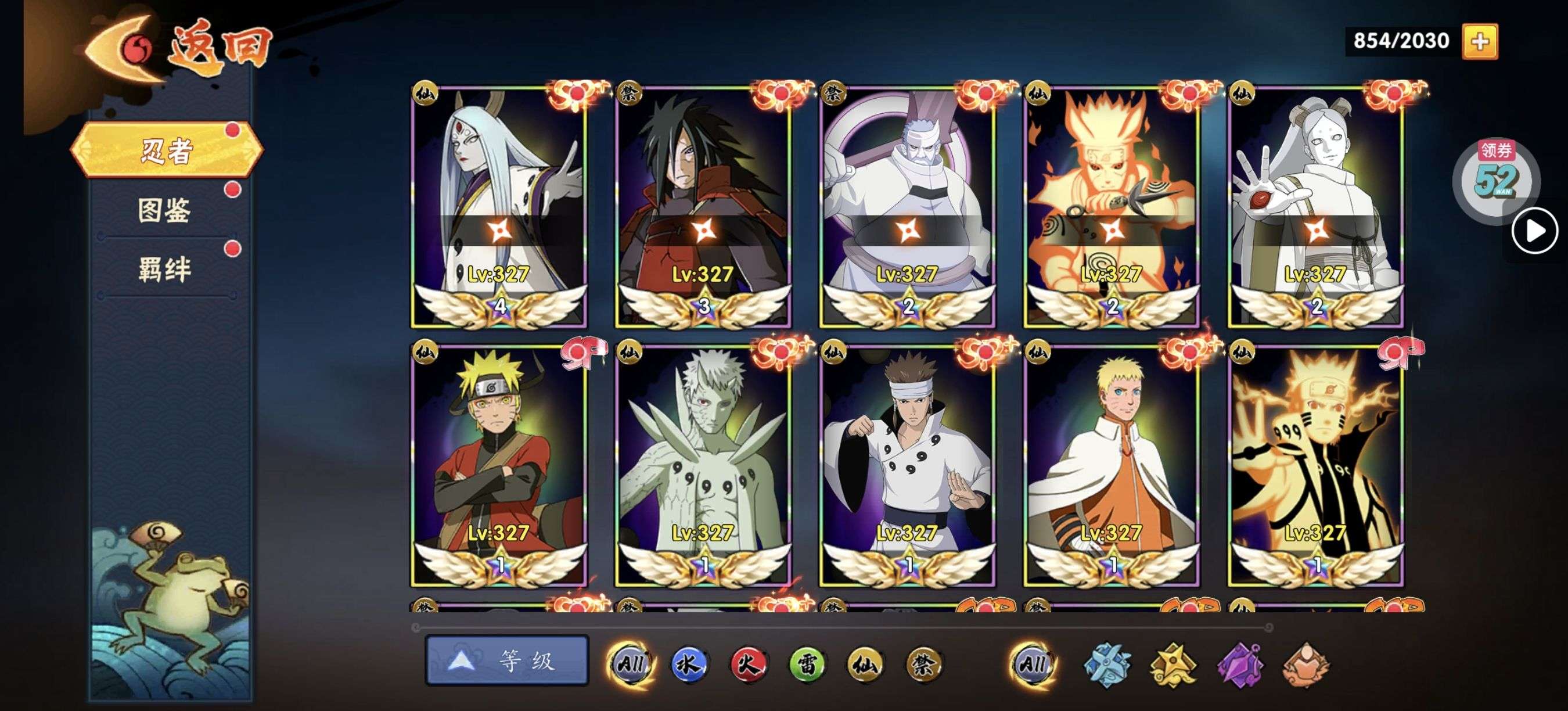Filter ninjas by 水 element

pos(689,663)
